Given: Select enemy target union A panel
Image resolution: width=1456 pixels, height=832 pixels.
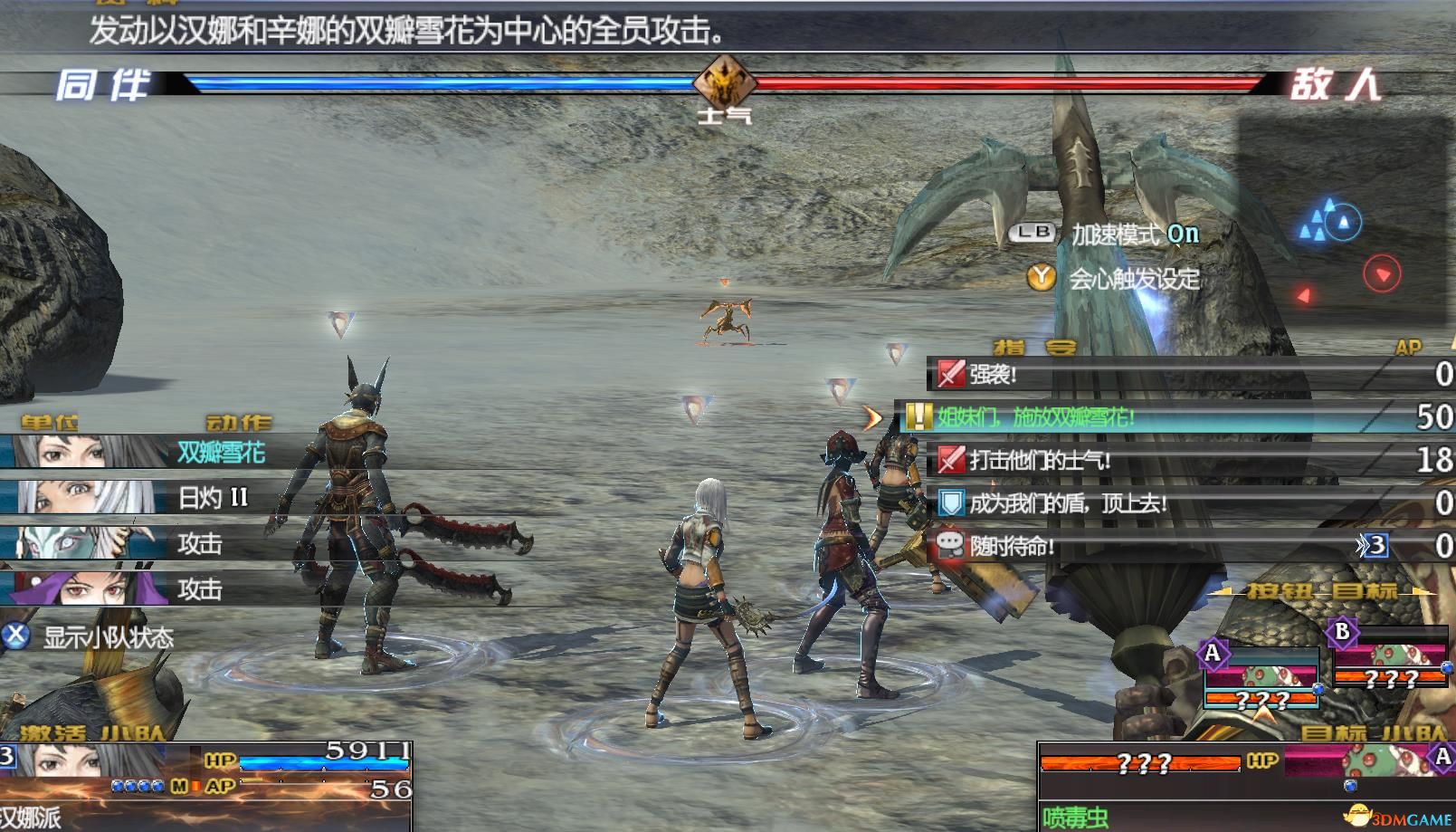Looking at the screenshot, I should click(1260, 677).
